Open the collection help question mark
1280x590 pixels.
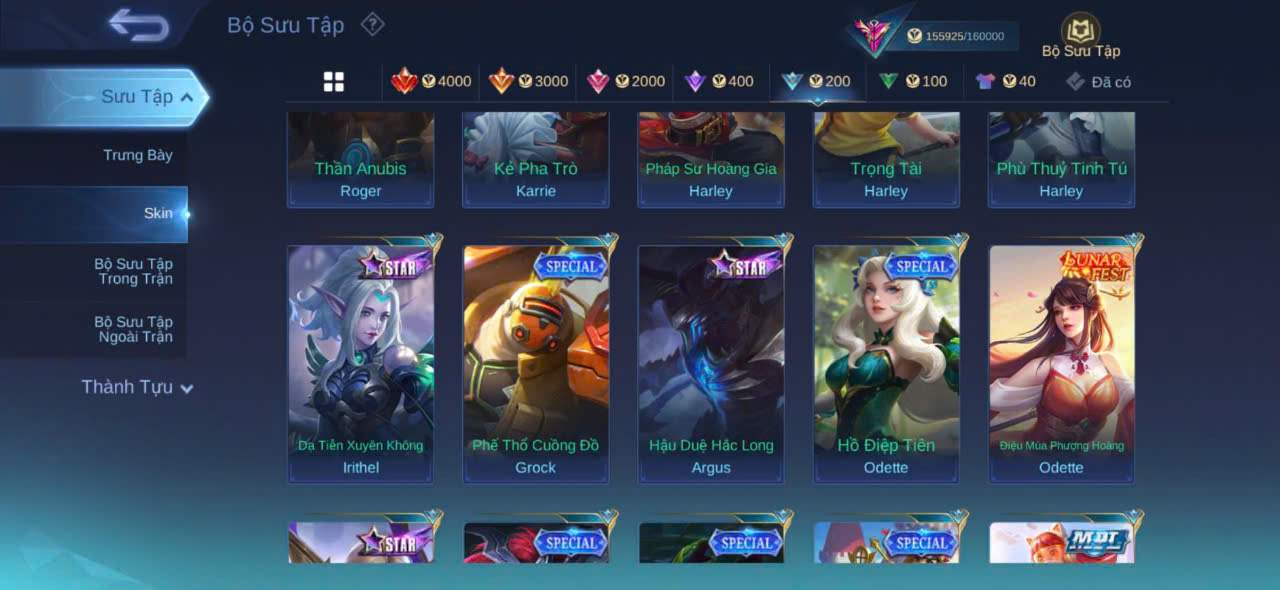click(372, 24)
